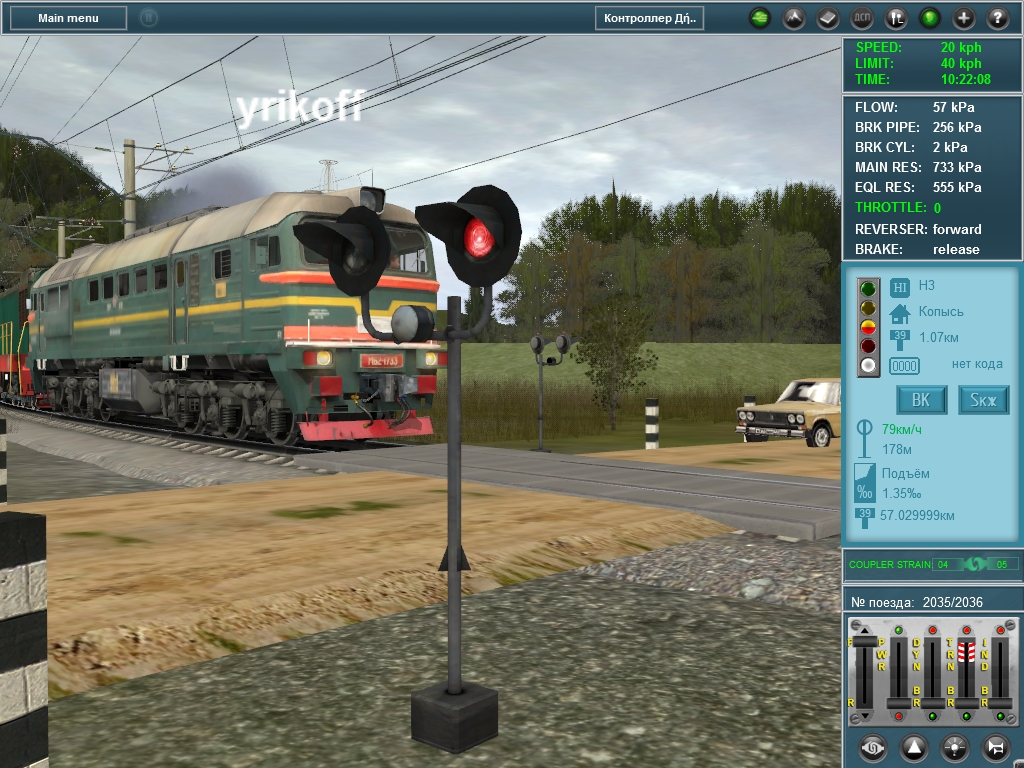This screenshot has width=1024, height=768.
Task: Click the coupler icon button
Action: click(873, 747)
